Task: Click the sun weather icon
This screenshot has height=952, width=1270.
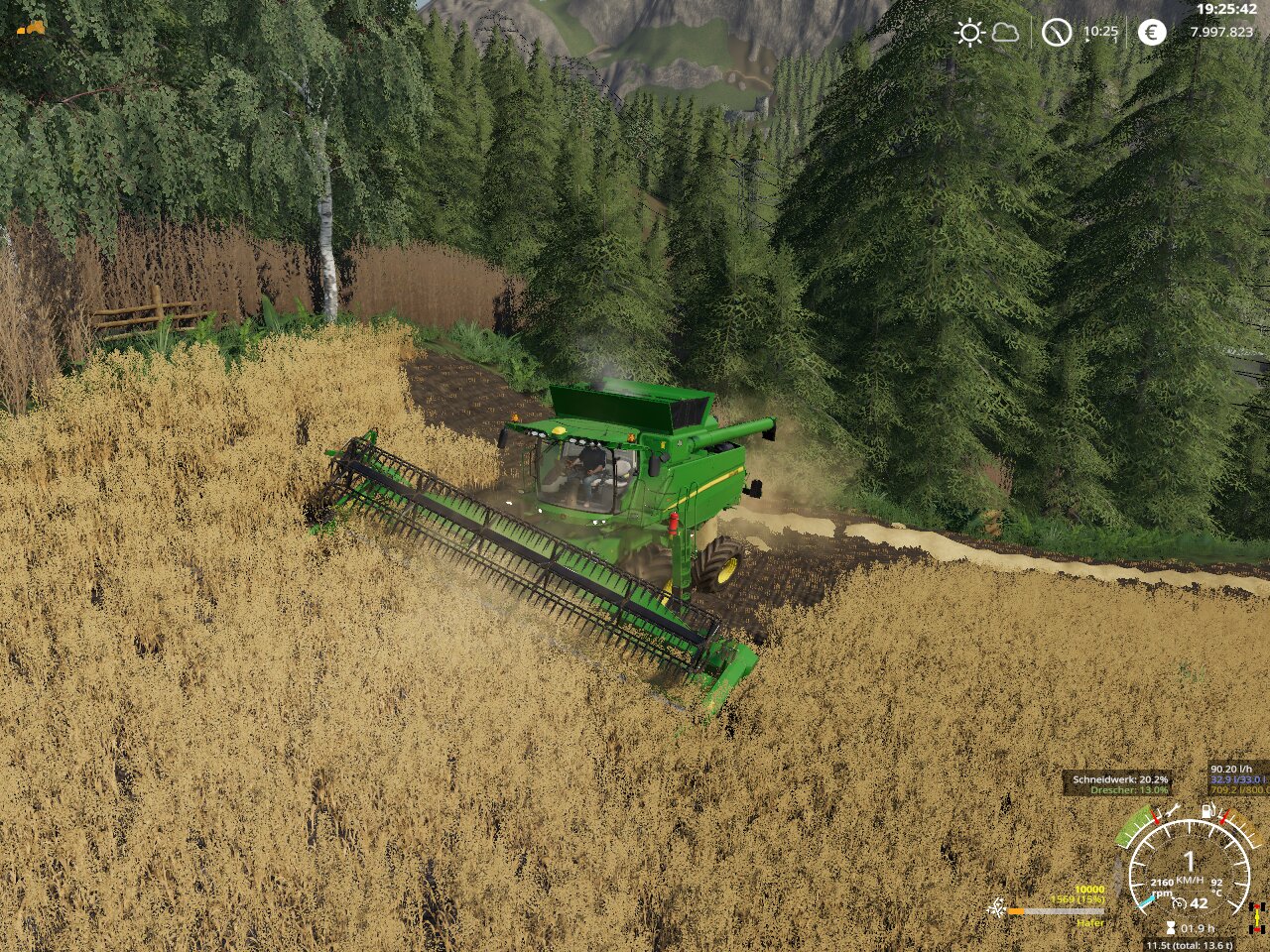Action: [x=968, y=33]
